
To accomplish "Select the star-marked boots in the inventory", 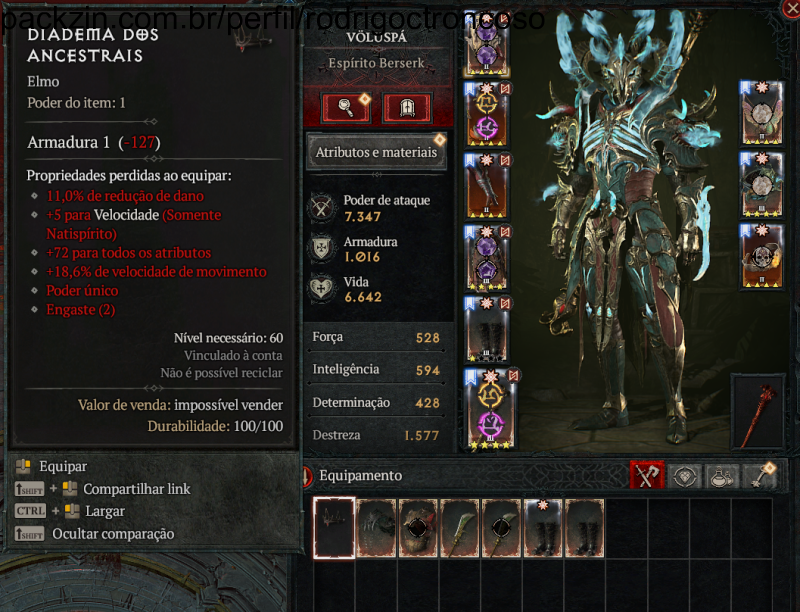I will 543,528.
